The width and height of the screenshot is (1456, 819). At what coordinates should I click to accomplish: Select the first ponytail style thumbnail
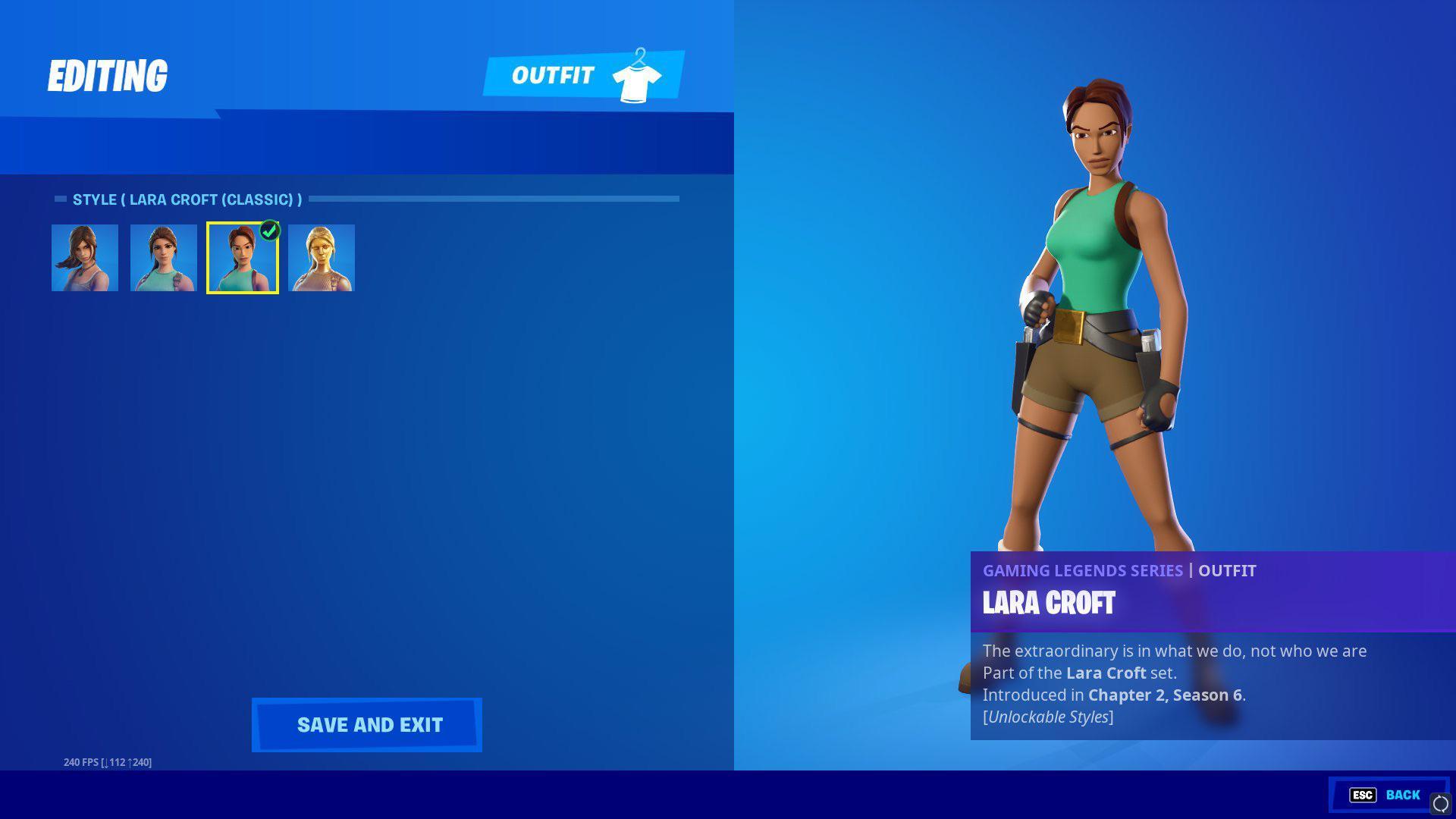[85, 258]
